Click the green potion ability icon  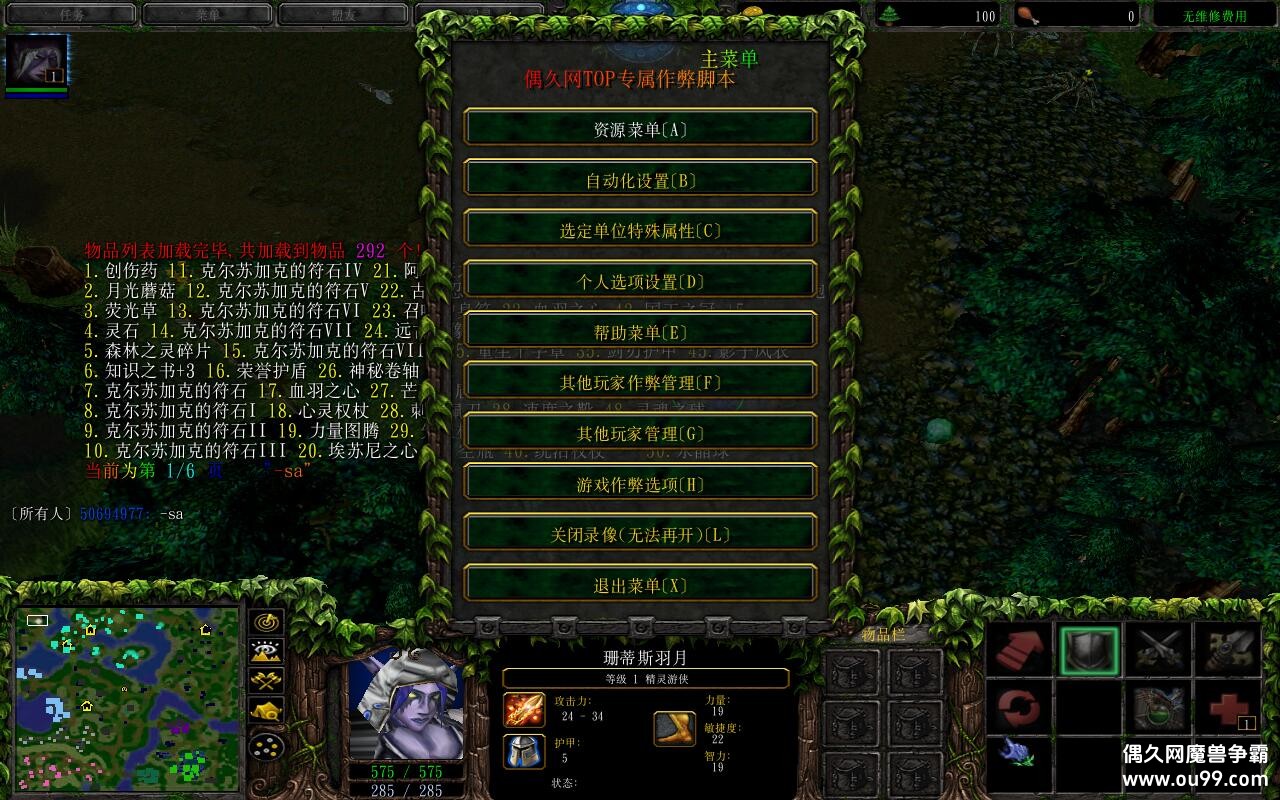1160,707
